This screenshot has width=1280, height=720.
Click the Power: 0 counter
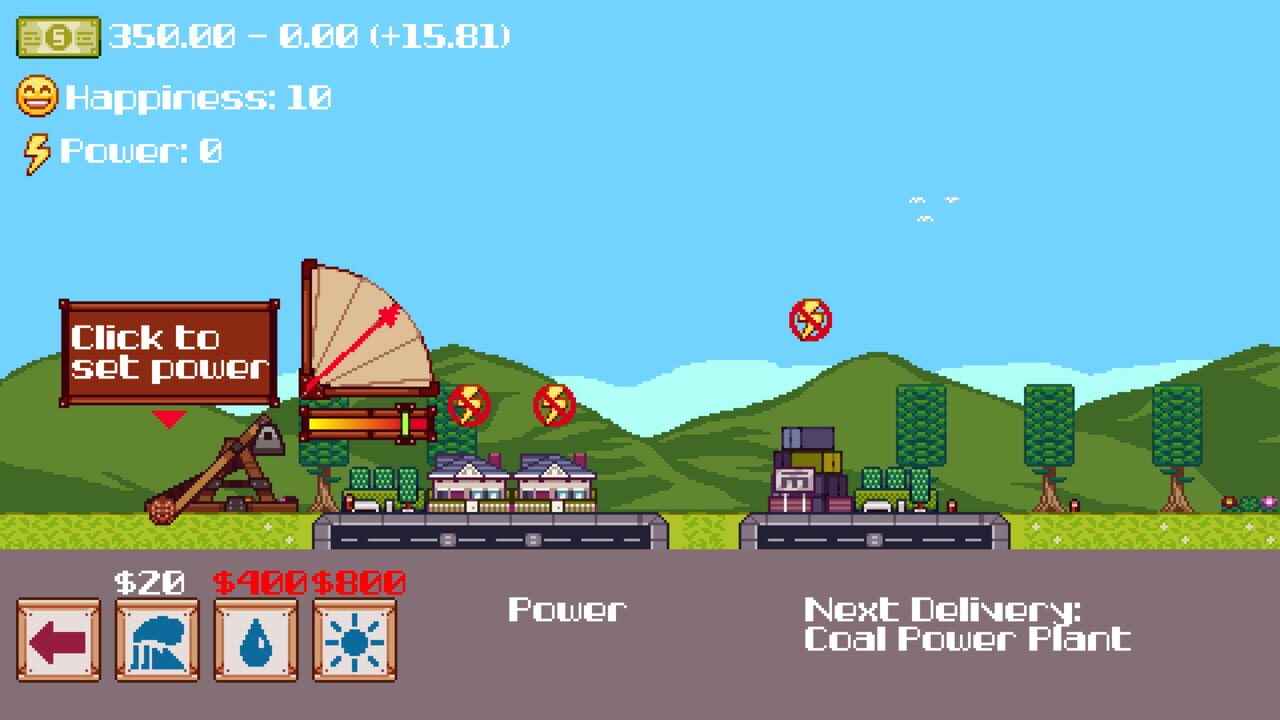point(140,152)
